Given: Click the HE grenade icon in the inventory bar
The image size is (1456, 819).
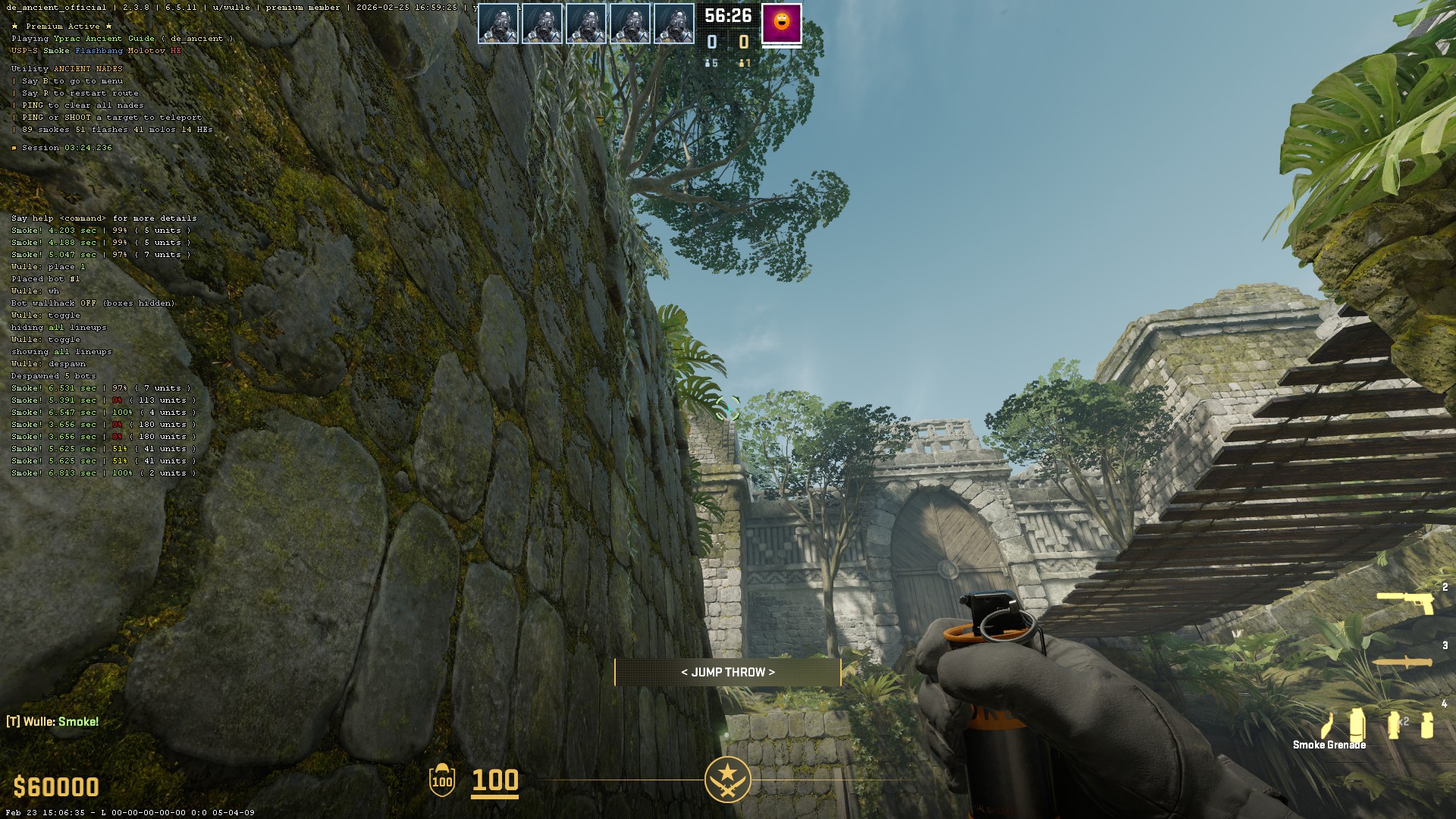Looking at the screenshot, I should (x=1427, y=724).
